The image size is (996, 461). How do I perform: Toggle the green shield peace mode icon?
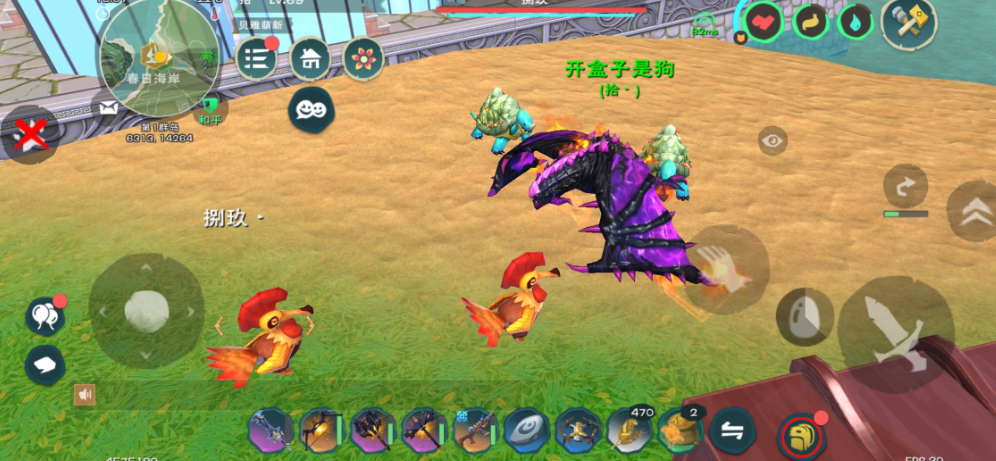pos(209,104)
